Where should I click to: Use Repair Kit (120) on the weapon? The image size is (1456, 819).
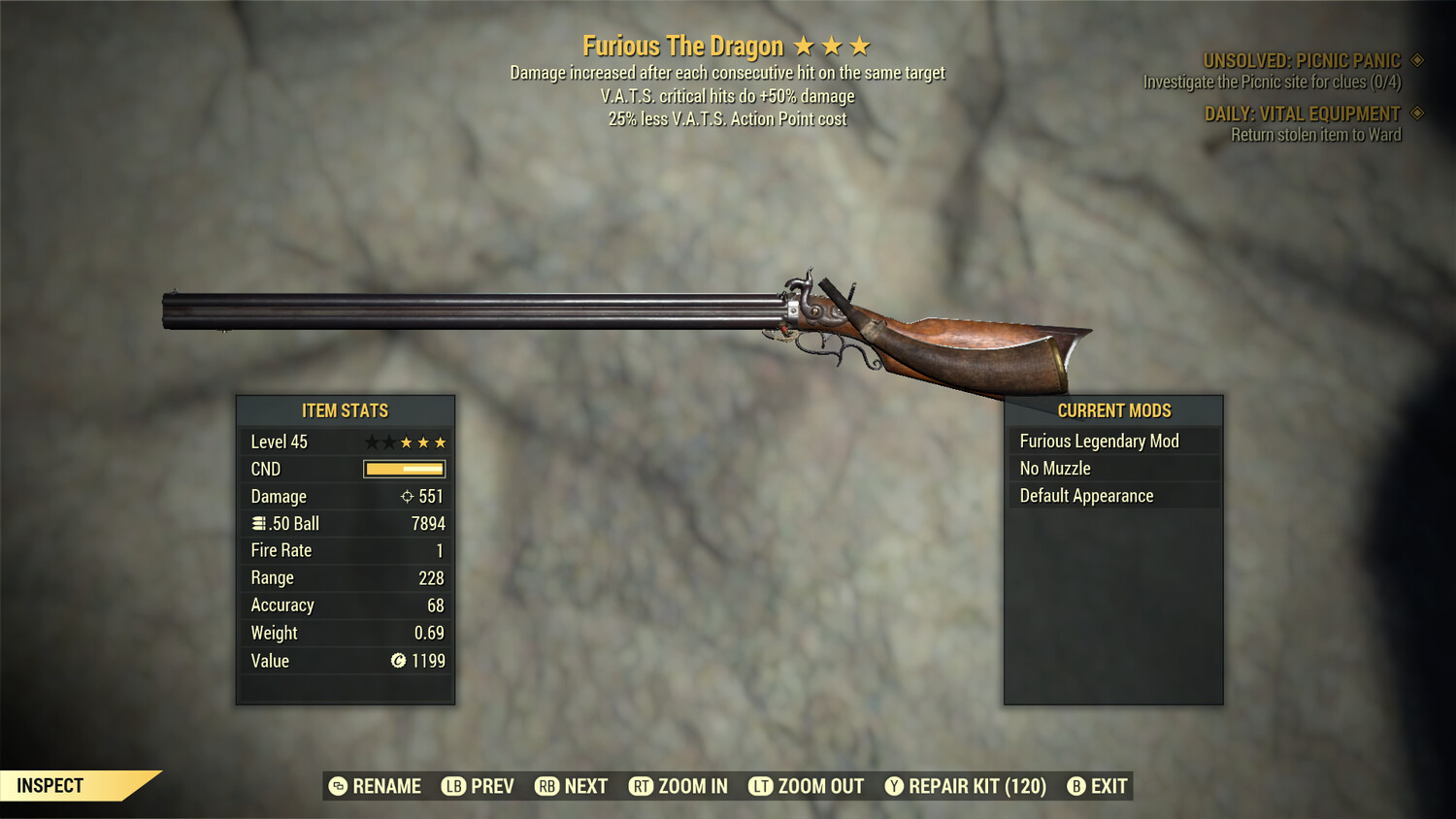(x=966, y=786)
